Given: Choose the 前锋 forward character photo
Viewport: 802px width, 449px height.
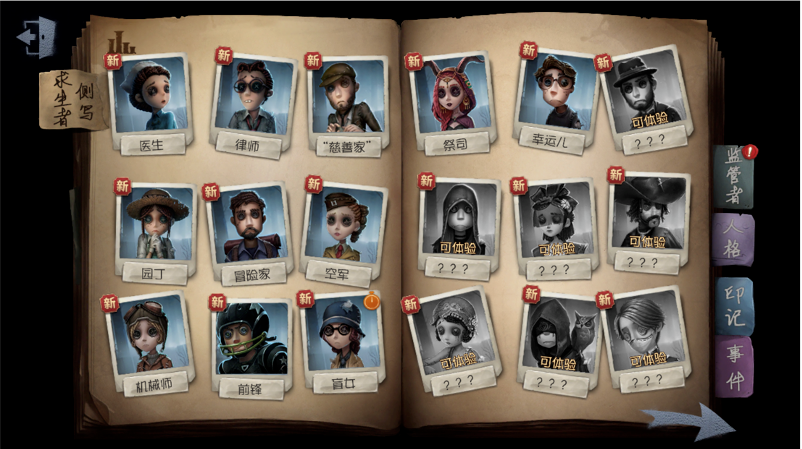Looking at the screenshot, I should coord(250,338).
